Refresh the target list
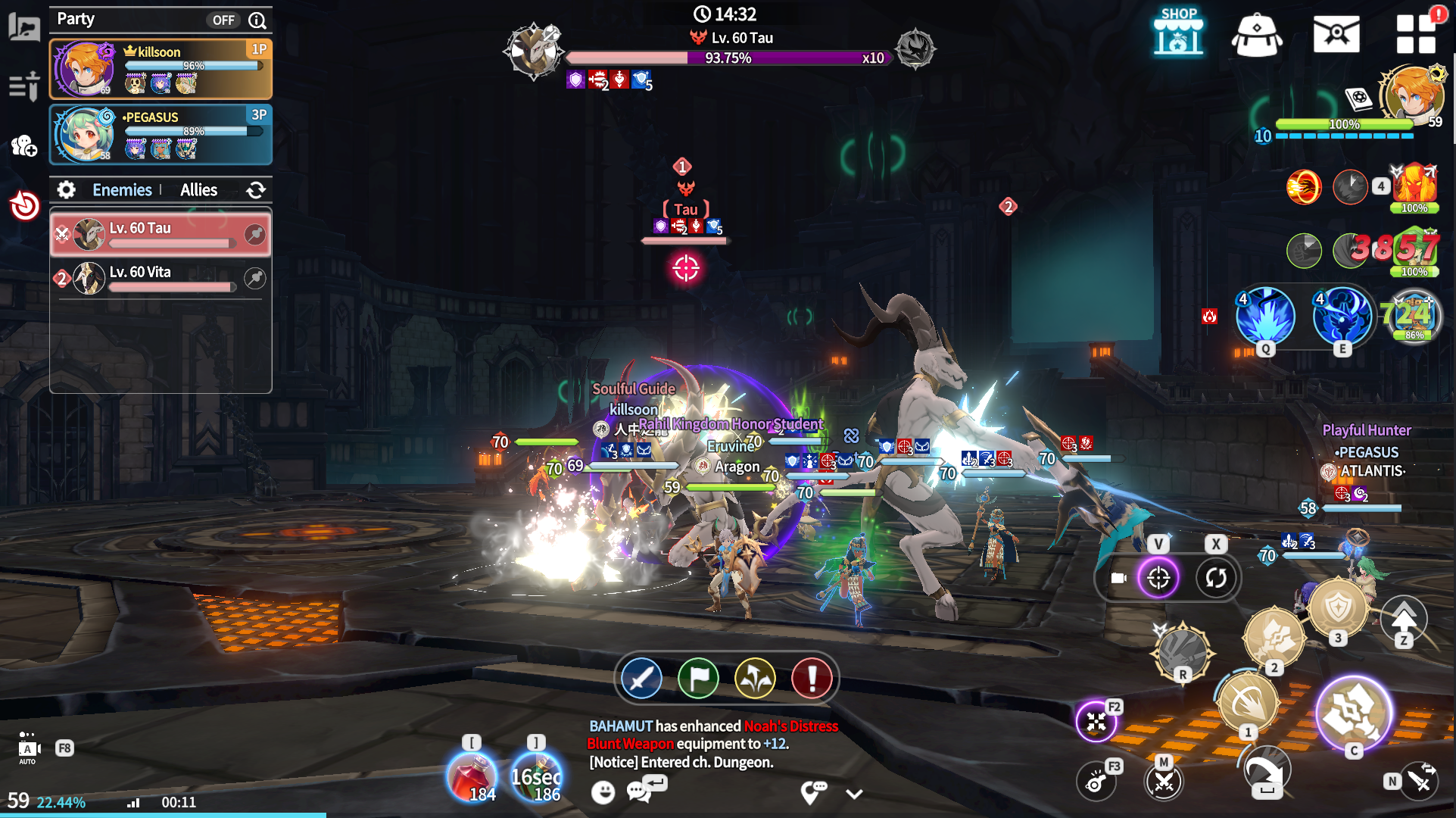Viewport: 1456px width, 818px height. click(x=256, y=190)
